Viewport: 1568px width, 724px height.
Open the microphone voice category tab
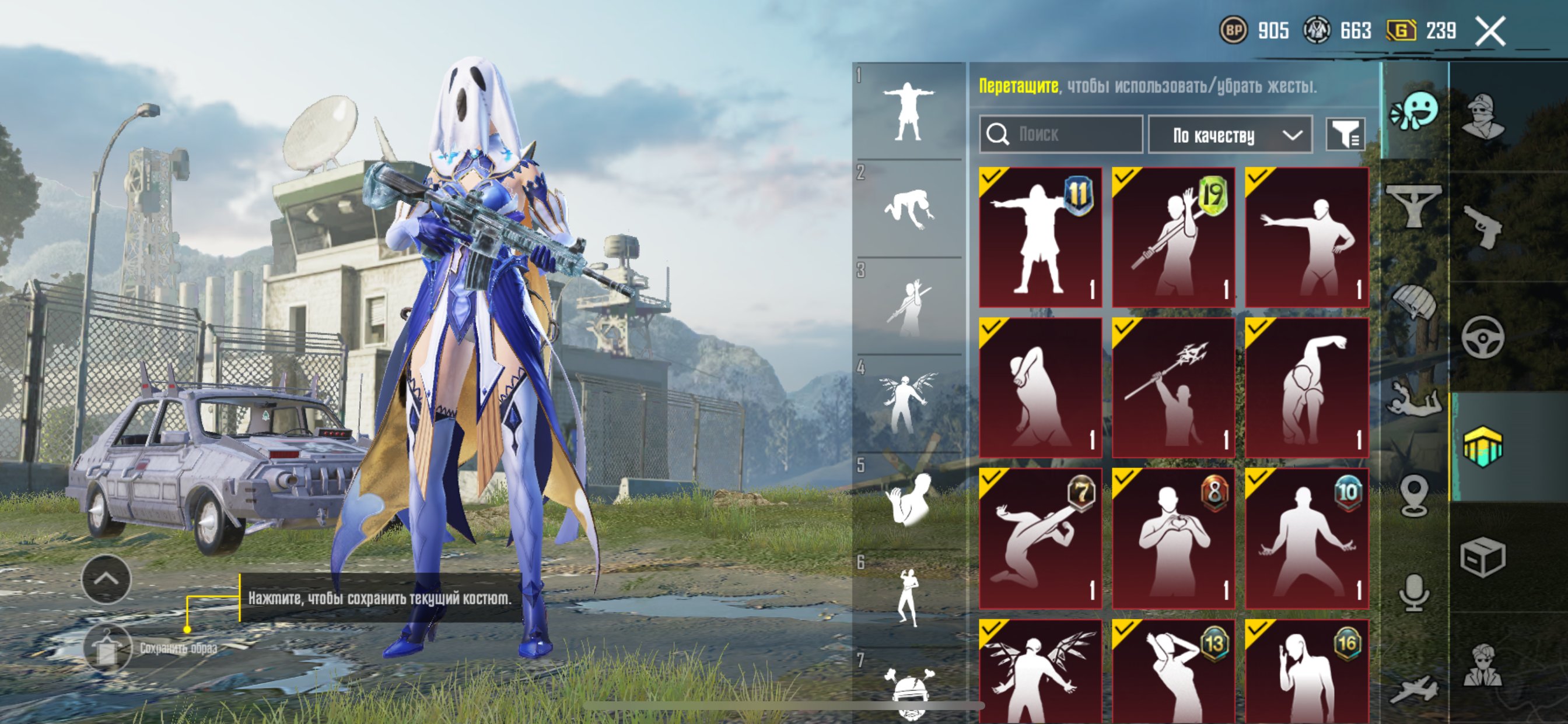(x=1415, y=592)
